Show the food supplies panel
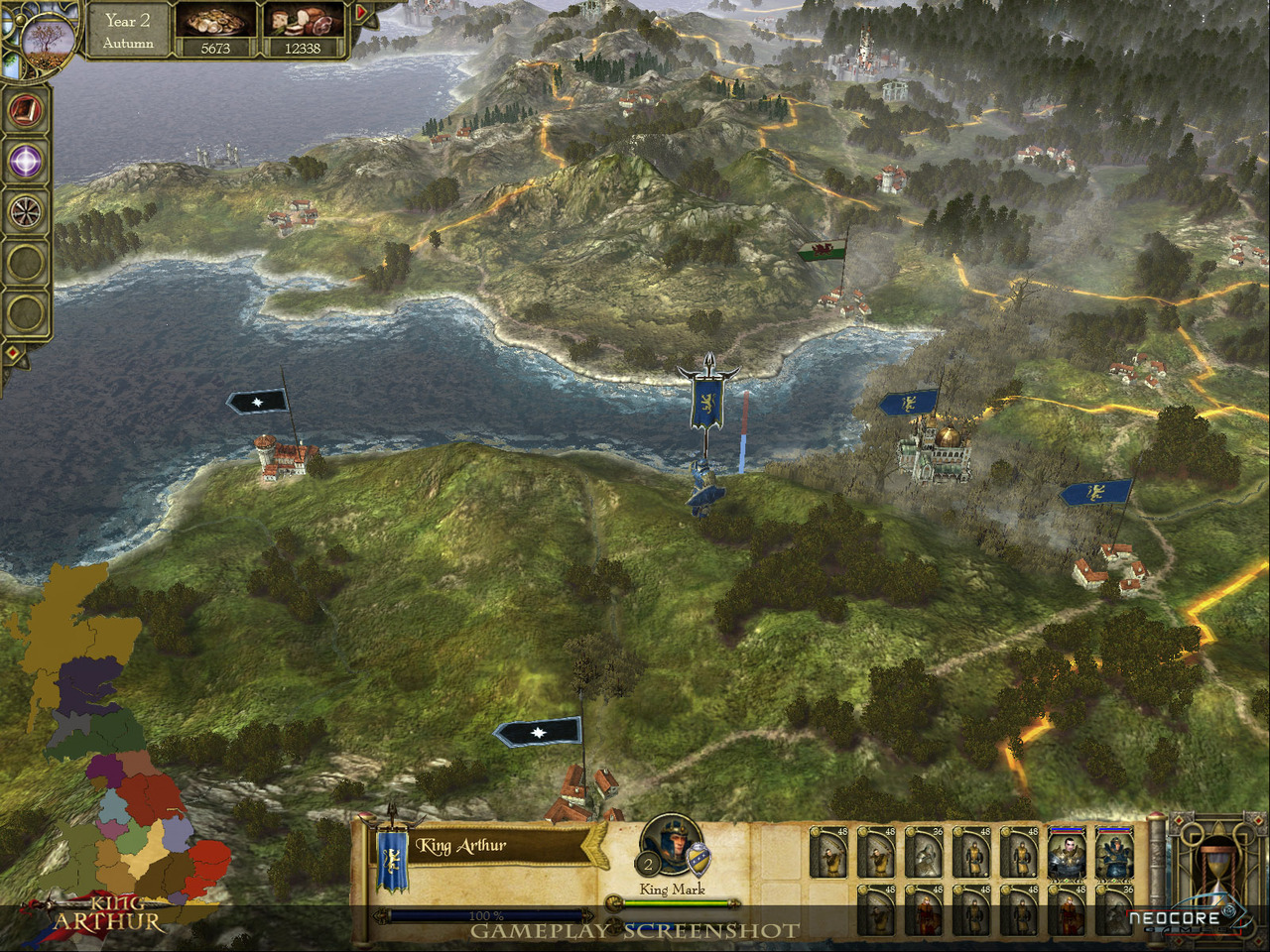 [303, 31]
